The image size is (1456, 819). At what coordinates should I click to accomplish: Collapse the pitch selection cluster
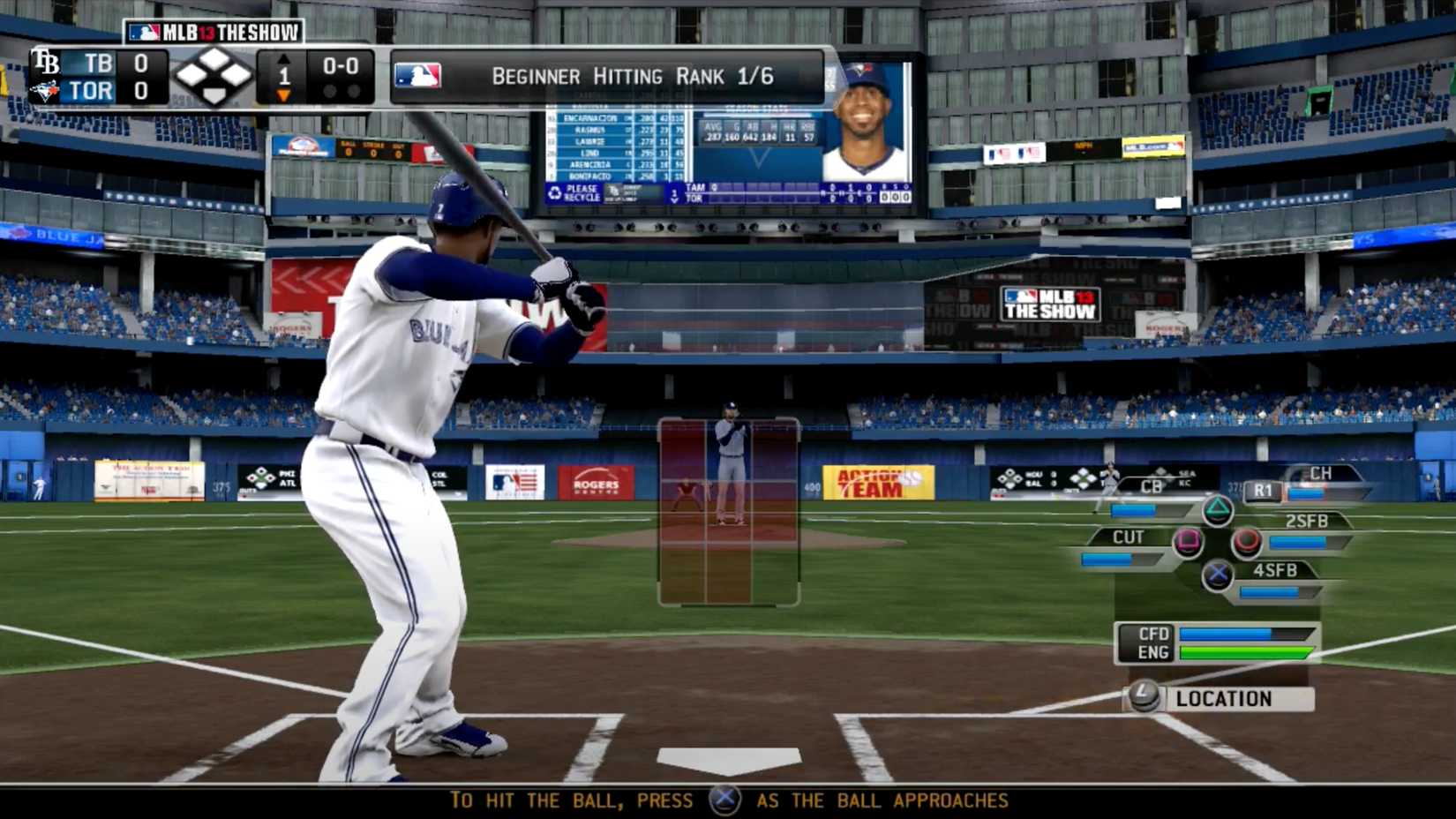(1216, 543)
